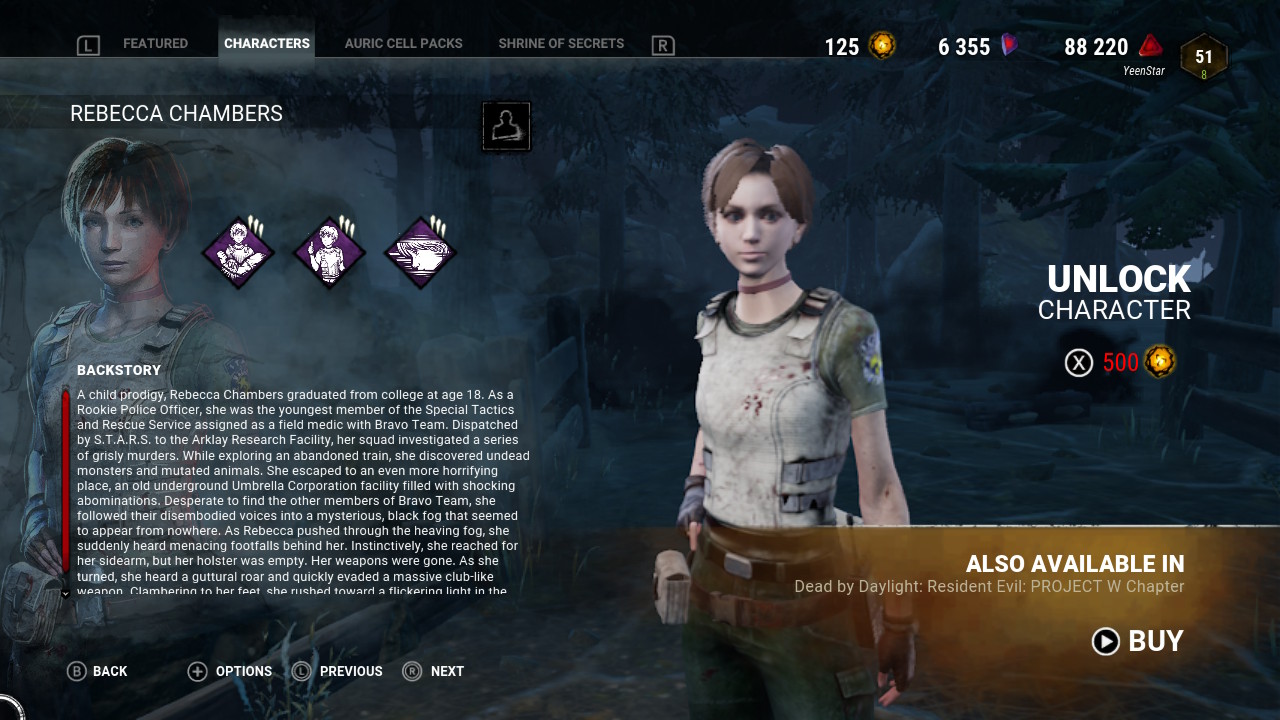Click the red backstory scrollbar
Image resolution: width=1280 pixels, height=720 pixels.
coord(66,480)
